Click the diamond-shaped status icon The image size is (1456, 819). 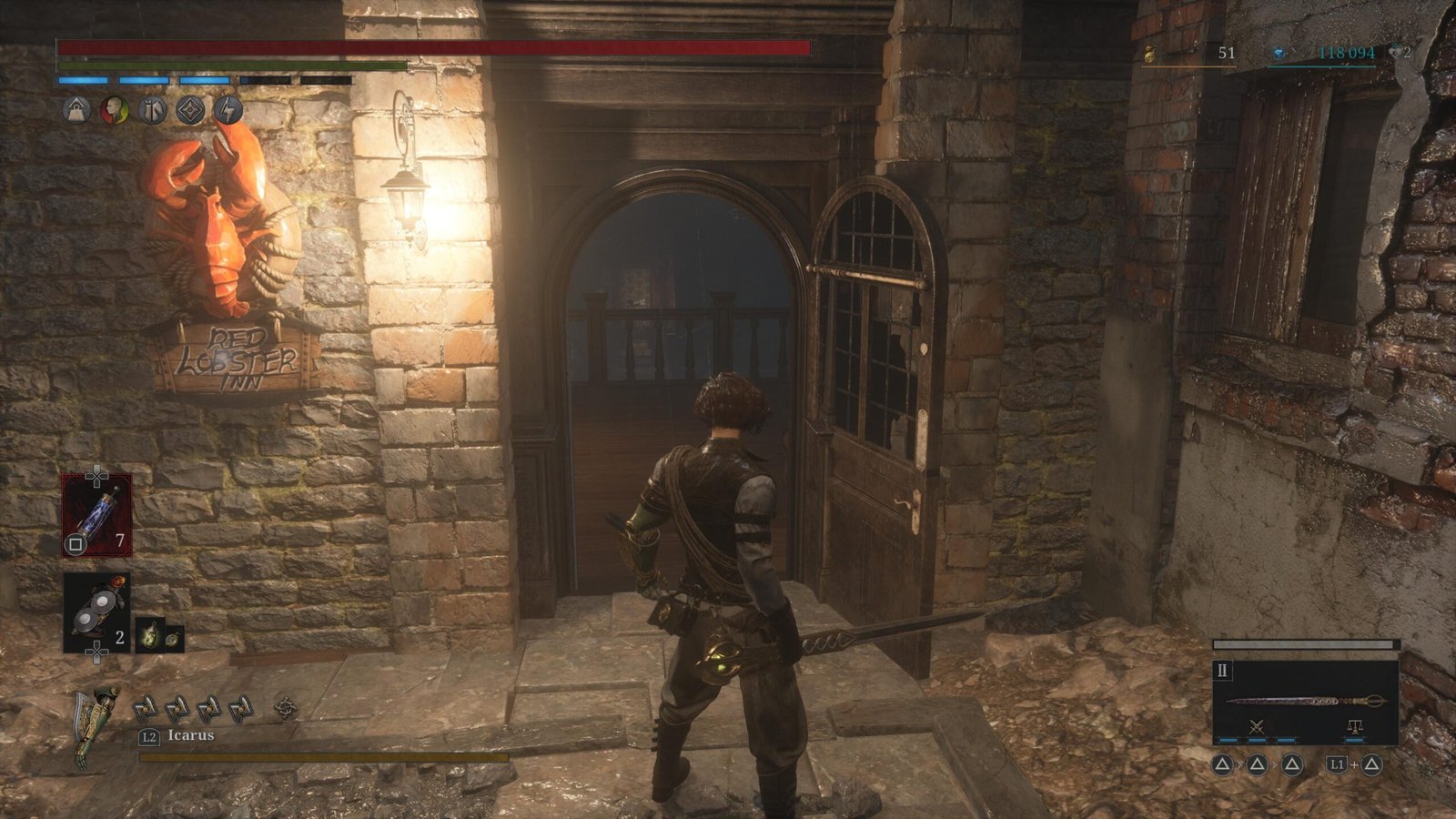click(x=189, y=111)
